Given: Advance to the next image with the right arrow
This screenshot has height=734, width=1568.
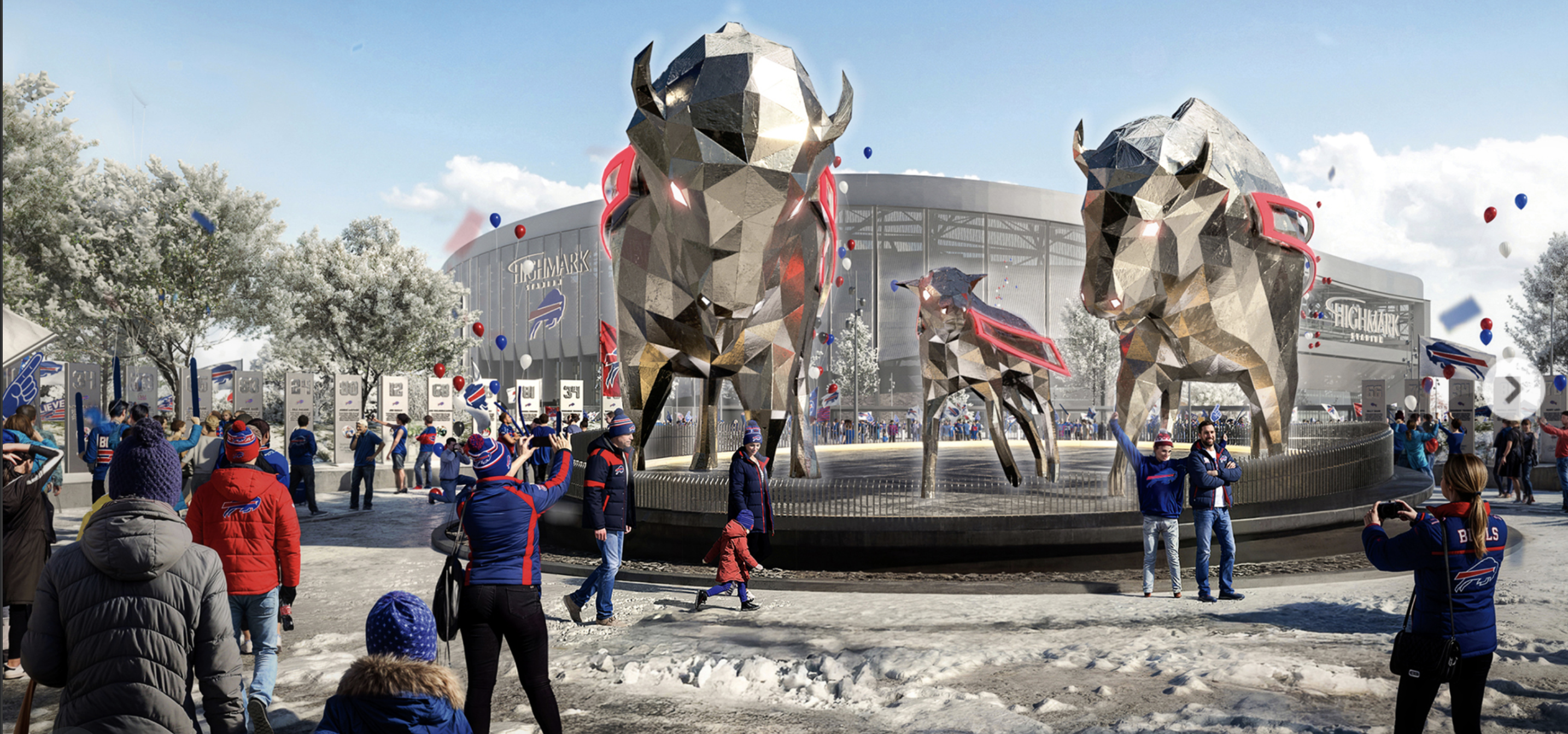Looking at the screenshot, I should [1513, 390].
